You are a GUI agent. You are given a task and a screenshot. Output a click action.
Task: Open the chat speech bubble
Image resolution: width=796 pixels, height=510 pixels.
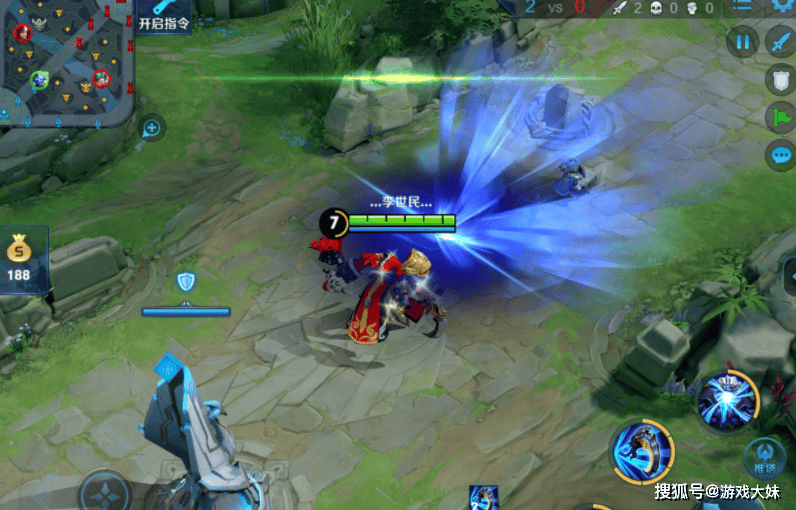[779, 155]
